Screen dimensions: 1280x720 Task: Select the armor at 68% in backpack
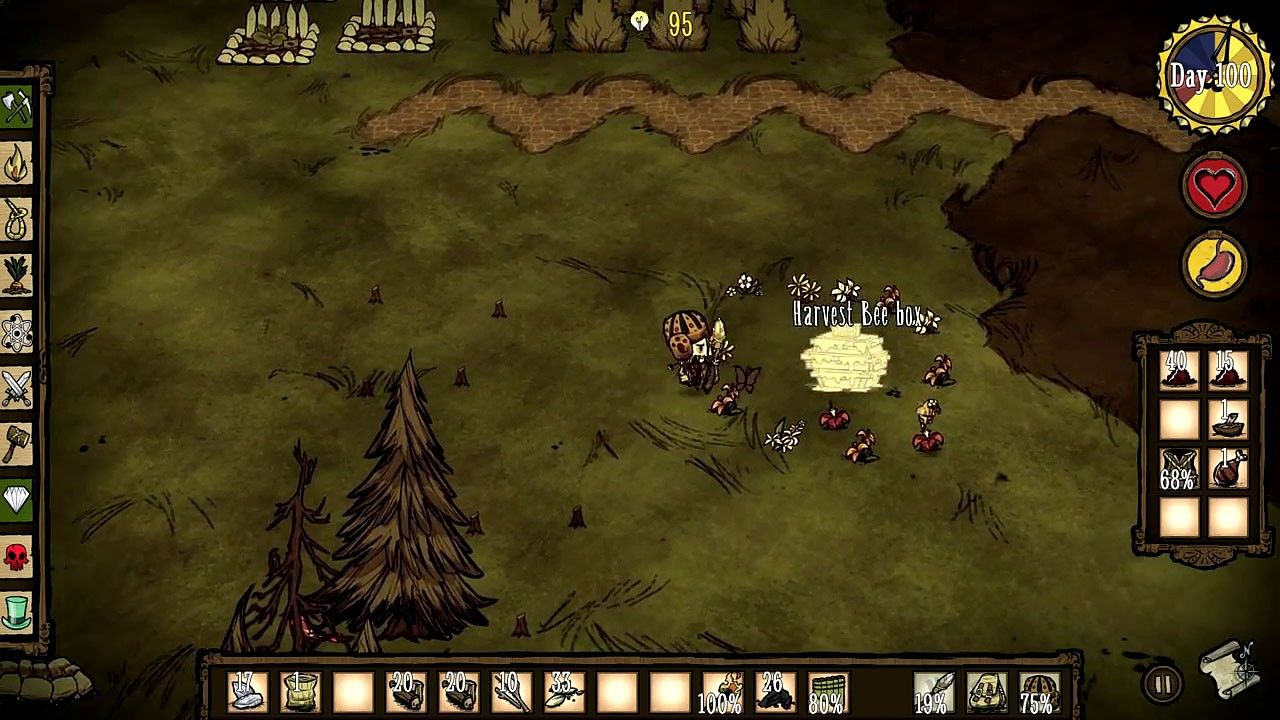[1179, 469]
